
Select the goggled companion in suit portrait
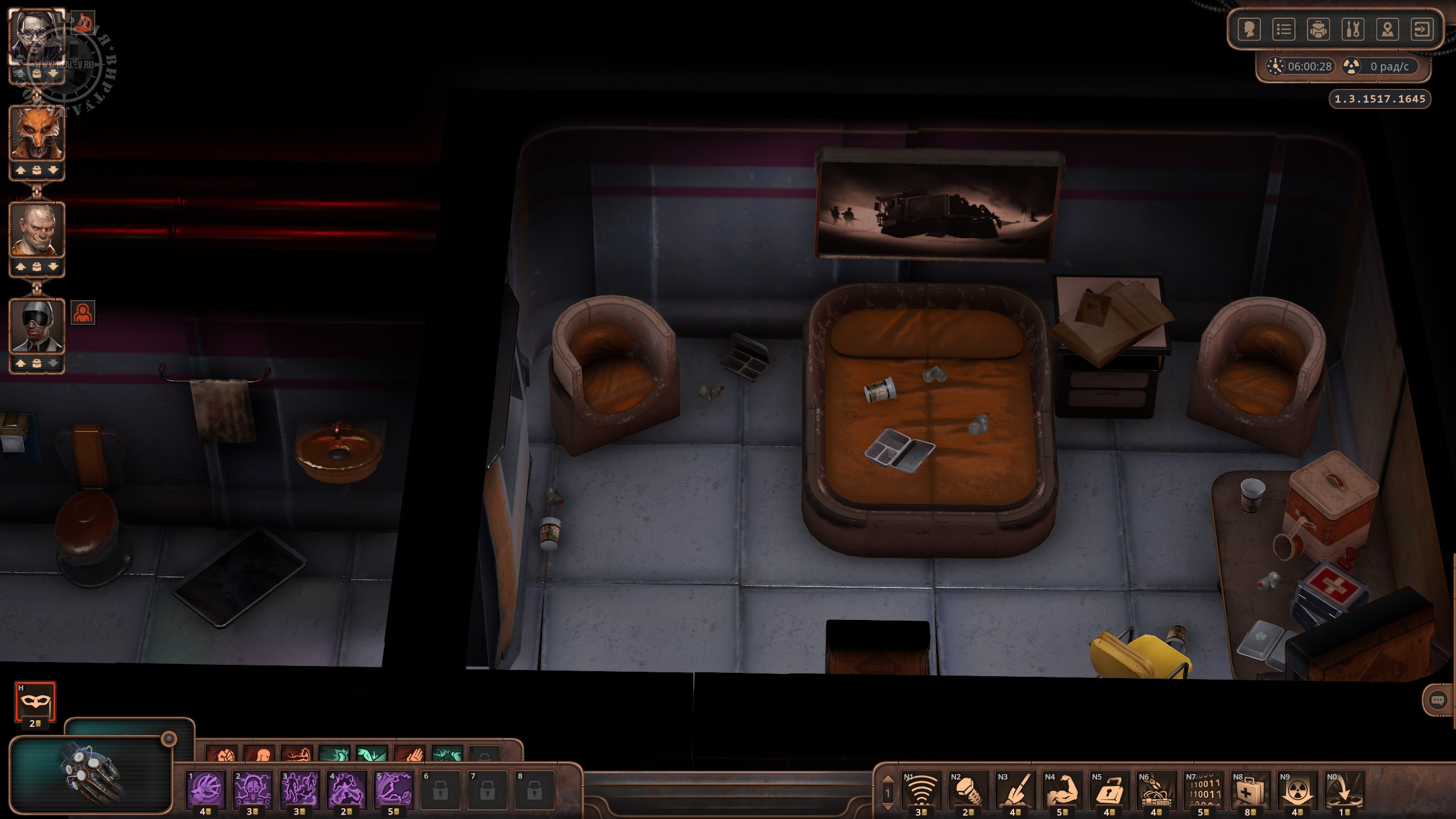(x=37, y=326)
